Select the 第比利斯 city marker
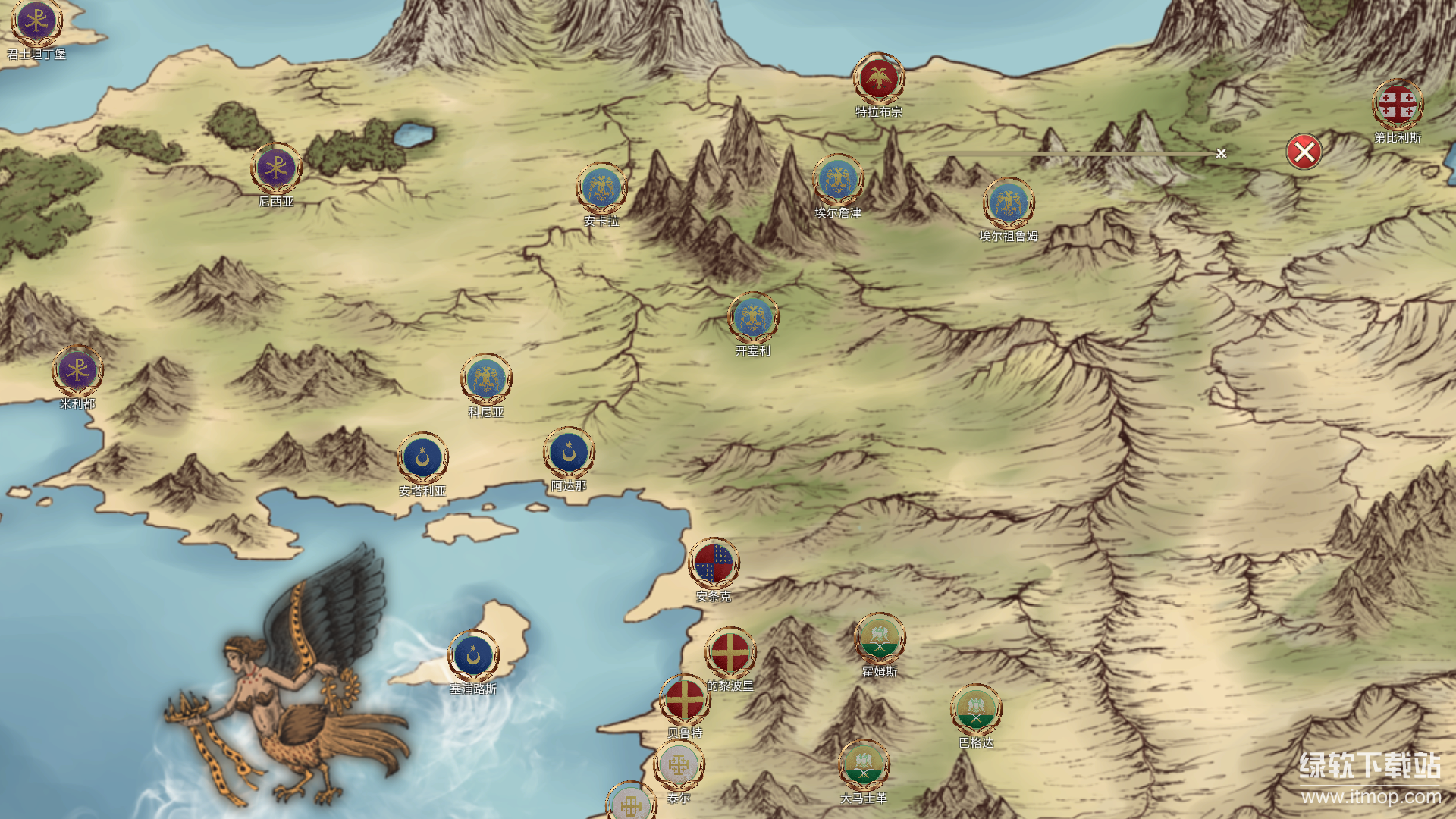Image resolution: width=1456 pixels, height=819 pixels. click(x=1398, y=105)
